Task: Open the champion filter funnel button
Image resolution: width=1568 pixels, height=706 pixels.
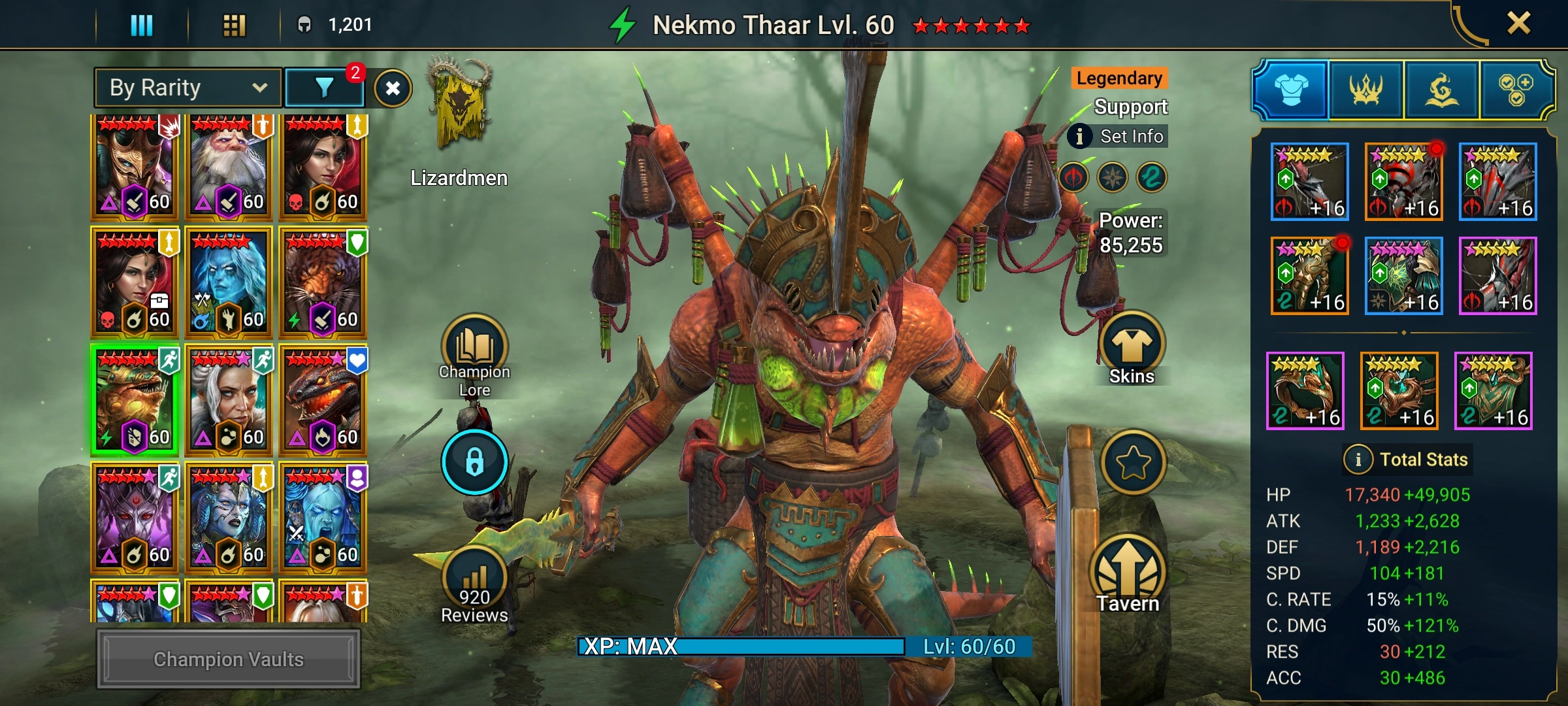Action: [x=325, y=88]
